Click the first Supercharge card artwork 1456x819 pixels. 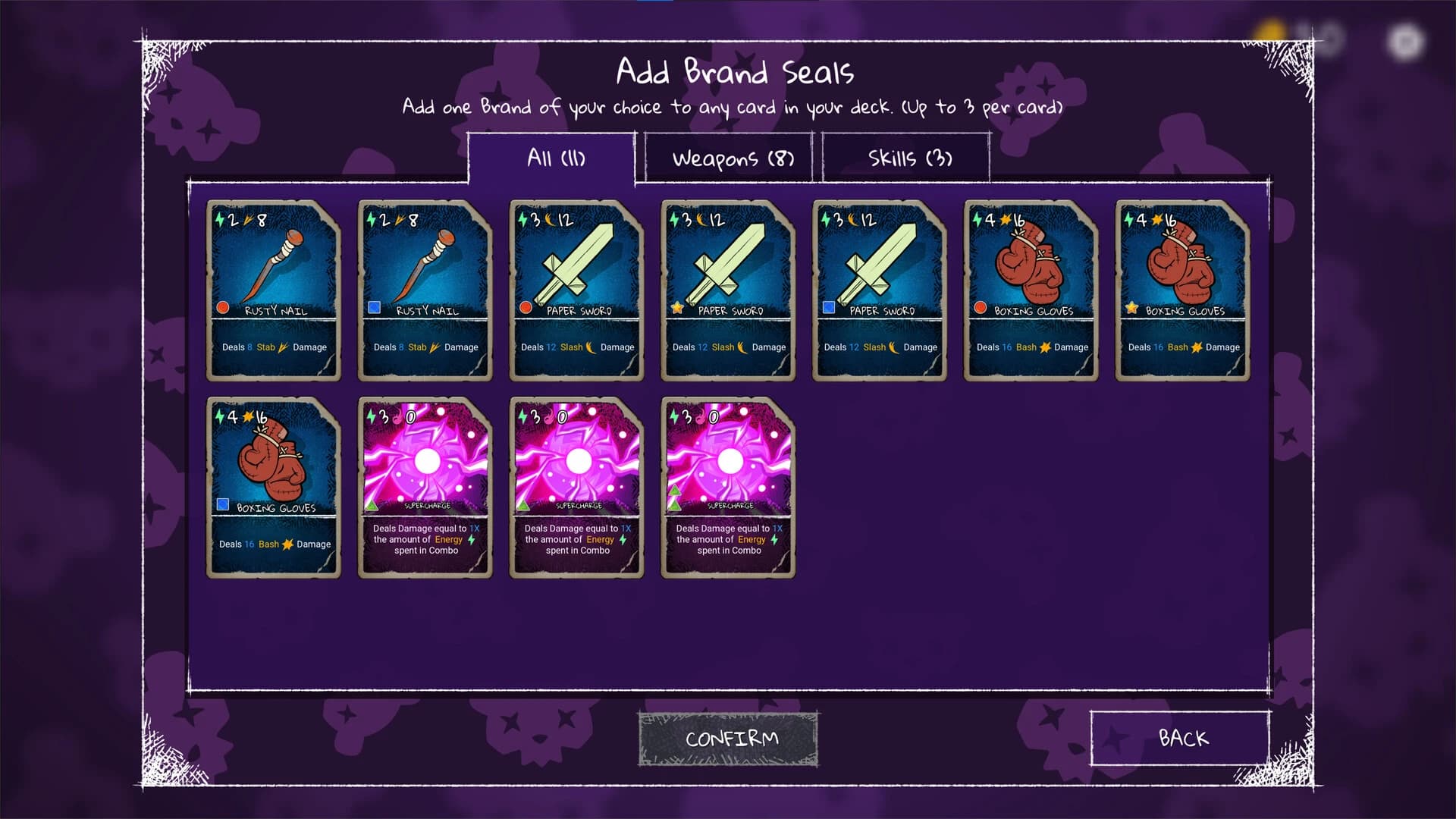[425, 455]
